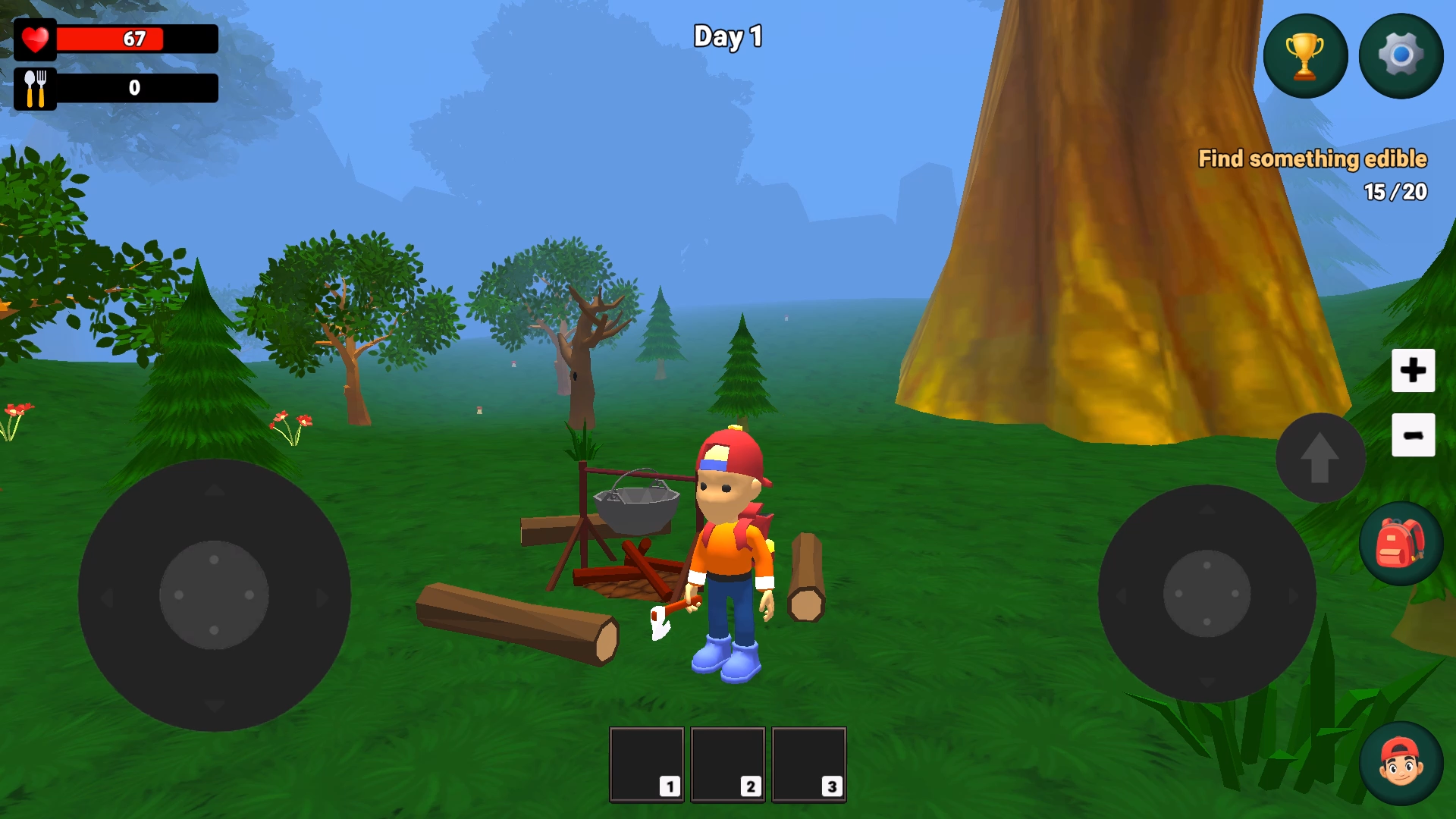Tap the 15/20 quest progress counter
This screenshot has height=819, width=1456.
1396,193
